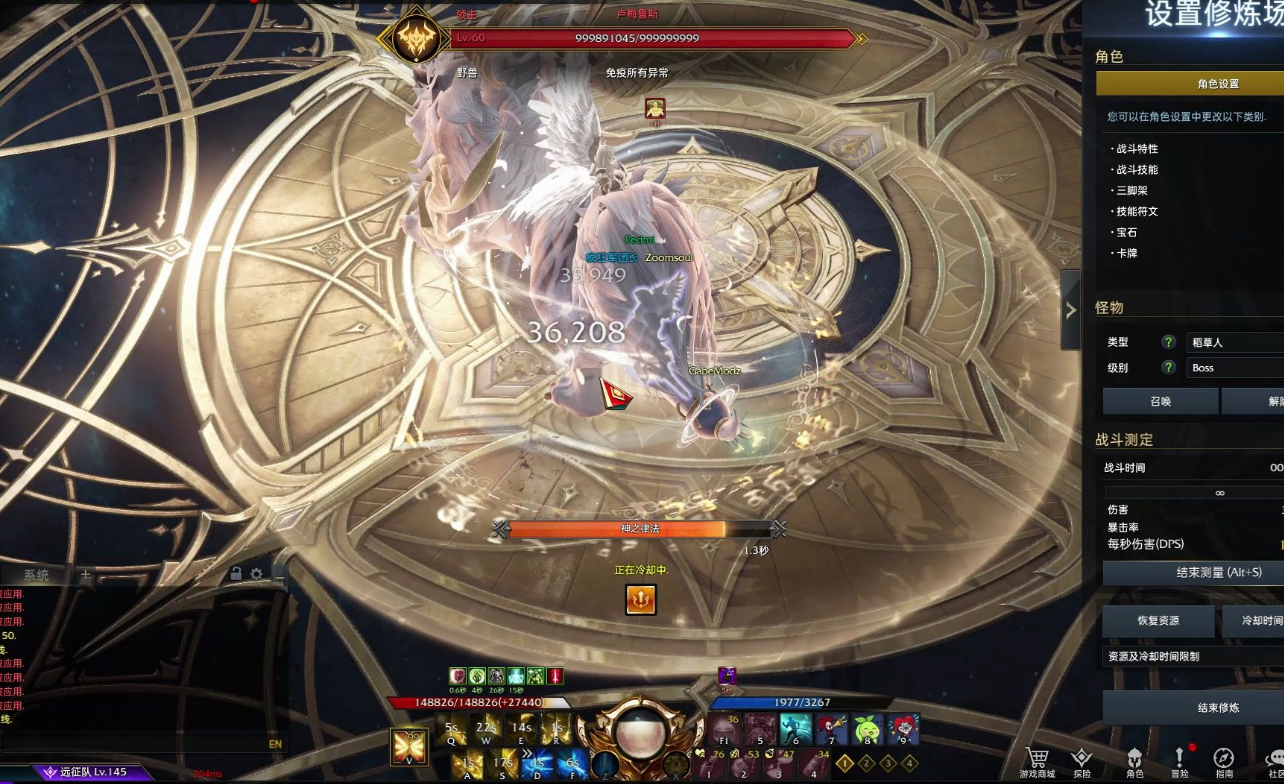Activate the butterfly-wing skill in the V slot
Image resolution: width=1284 pixels, height=784 pixels.
coord(410,747)
